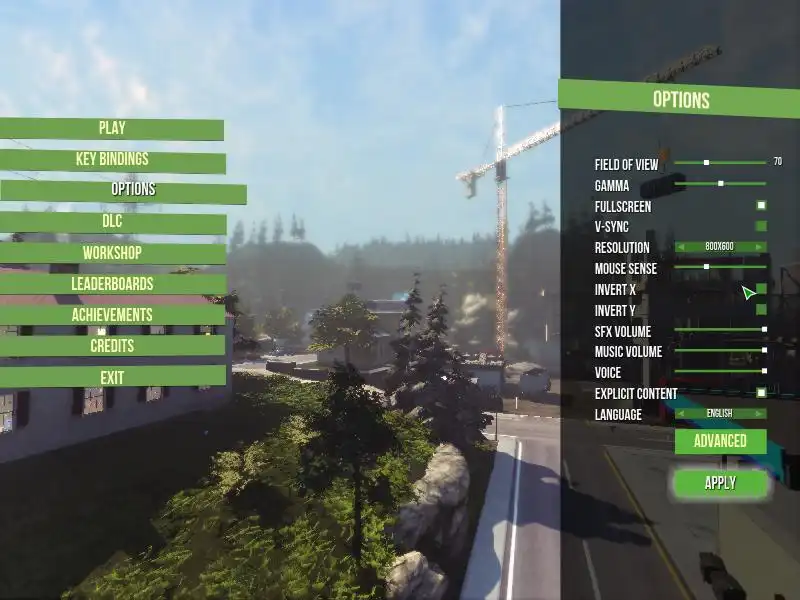Viewport: 800px width, 600px height.
Task: Click the Field of View slider
Action: (x=720, y=162)
